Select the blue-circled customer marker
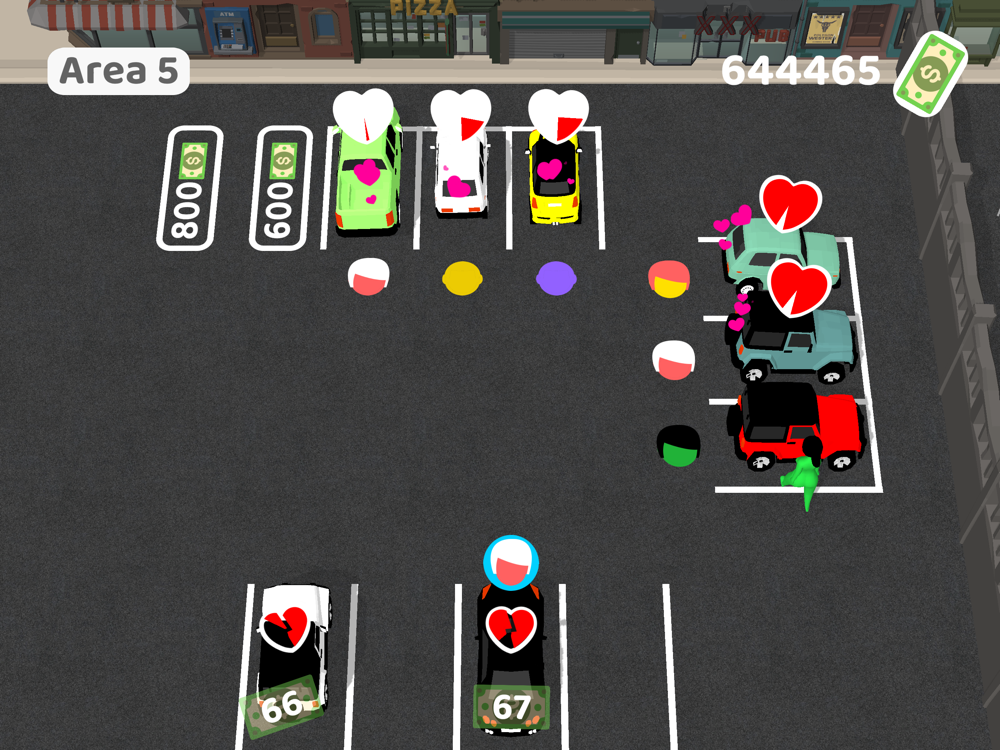Screen dimensions: 1000x750 tap(511, 562)
